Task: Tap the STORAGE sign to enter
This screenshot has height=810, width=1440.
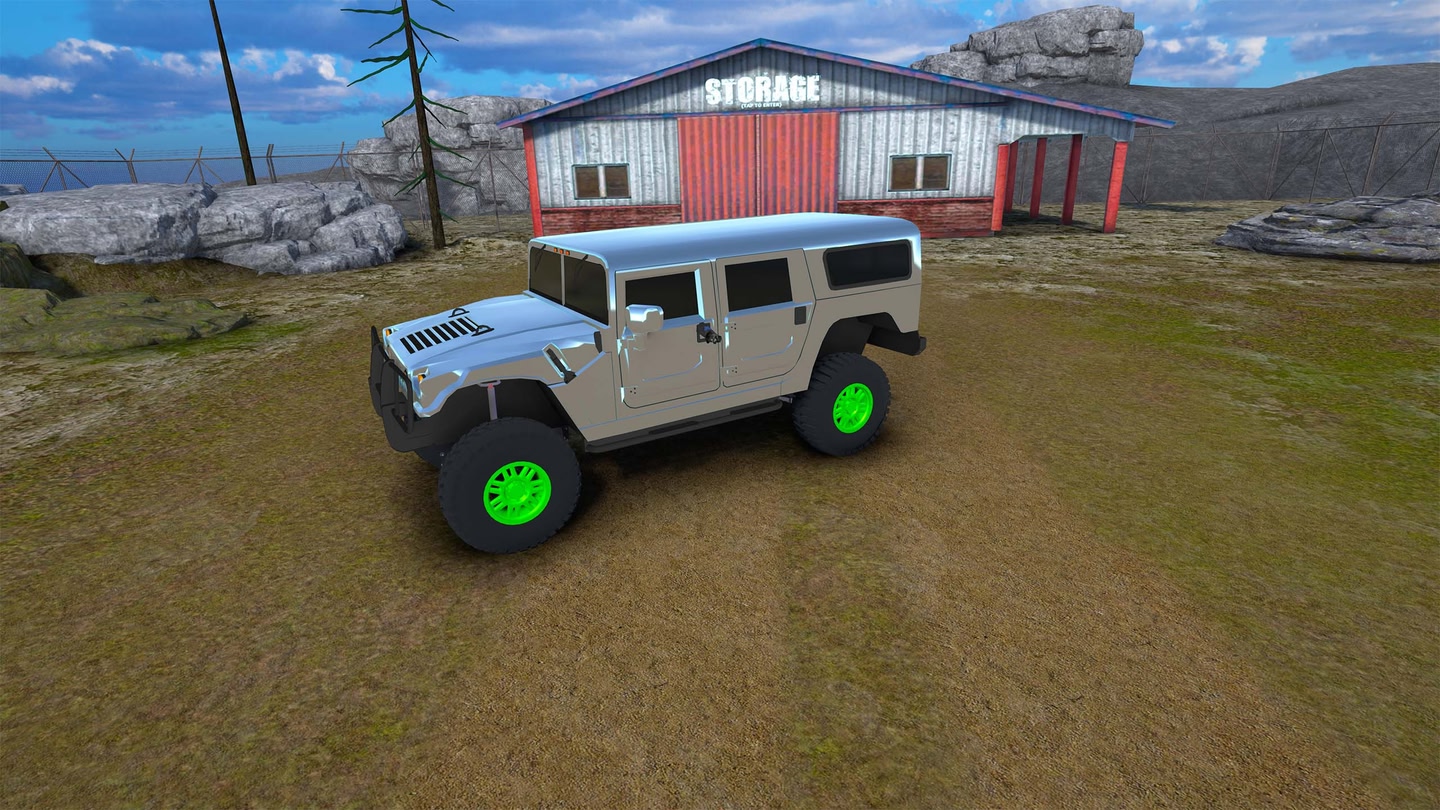Action: 762,91
